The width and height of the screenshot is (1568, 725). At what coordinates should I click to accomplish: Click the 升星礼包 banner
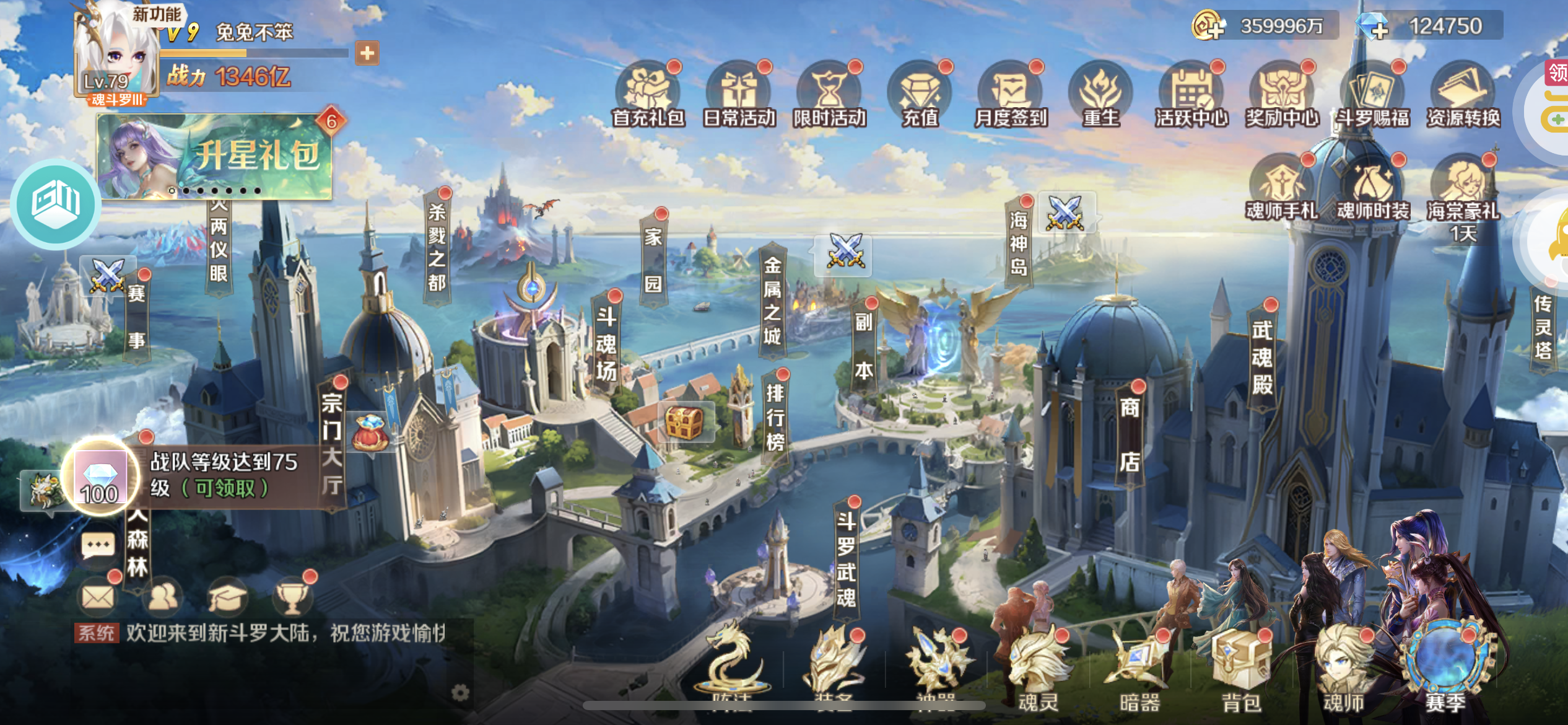tap(214, 156)
